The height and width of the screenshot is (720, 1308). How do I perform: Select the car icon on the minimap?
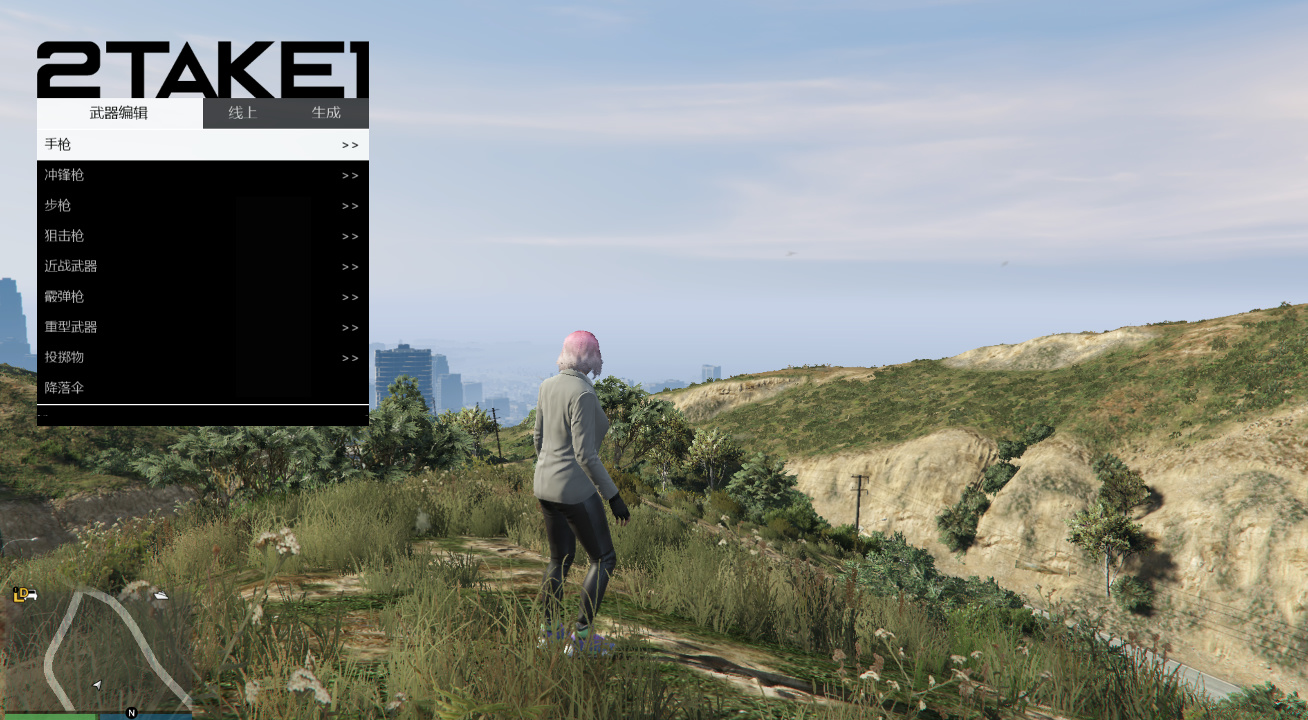point(32,596)
